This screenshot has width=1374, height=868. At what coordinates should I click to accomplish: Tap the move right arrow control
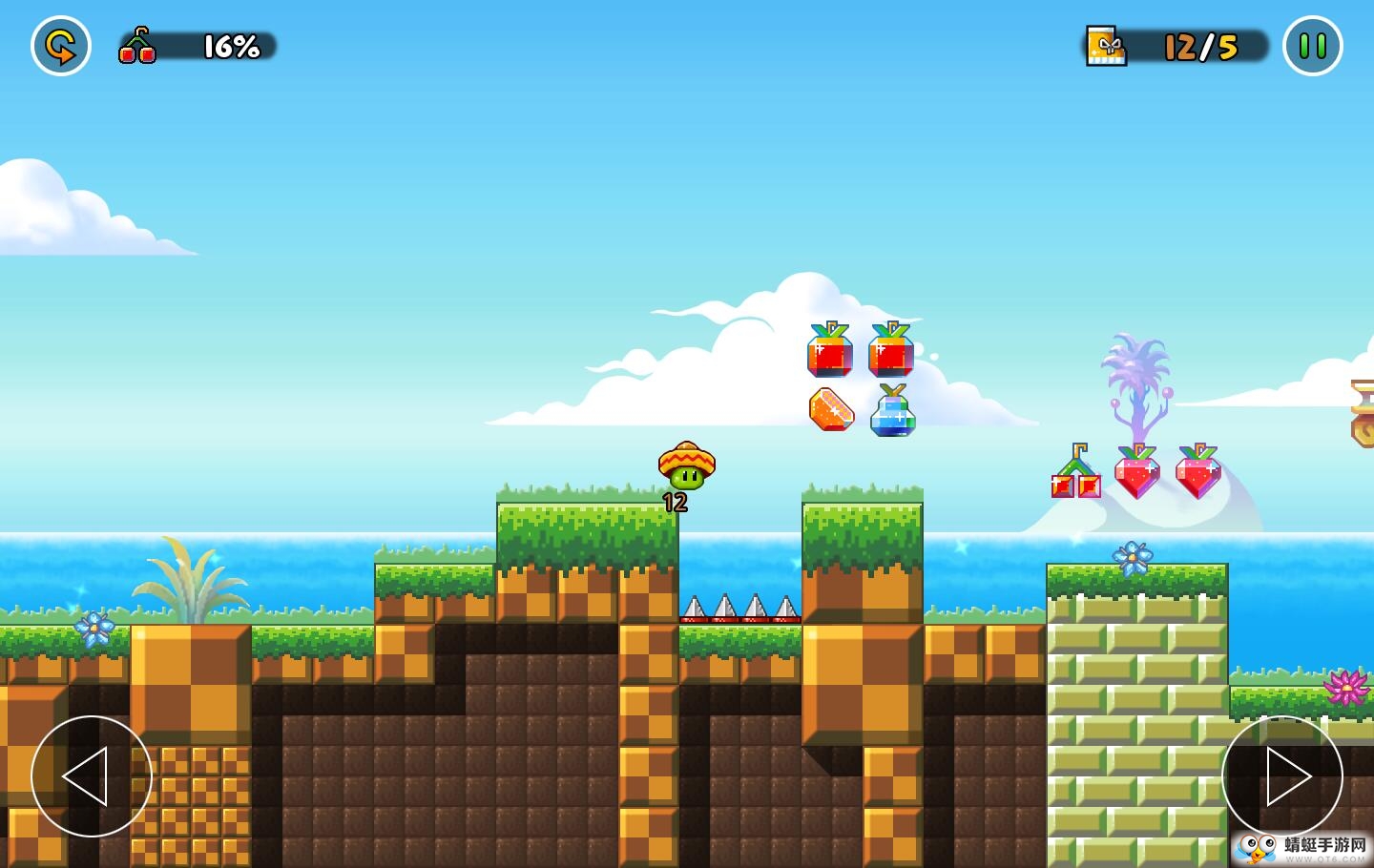pos(1282,776)
